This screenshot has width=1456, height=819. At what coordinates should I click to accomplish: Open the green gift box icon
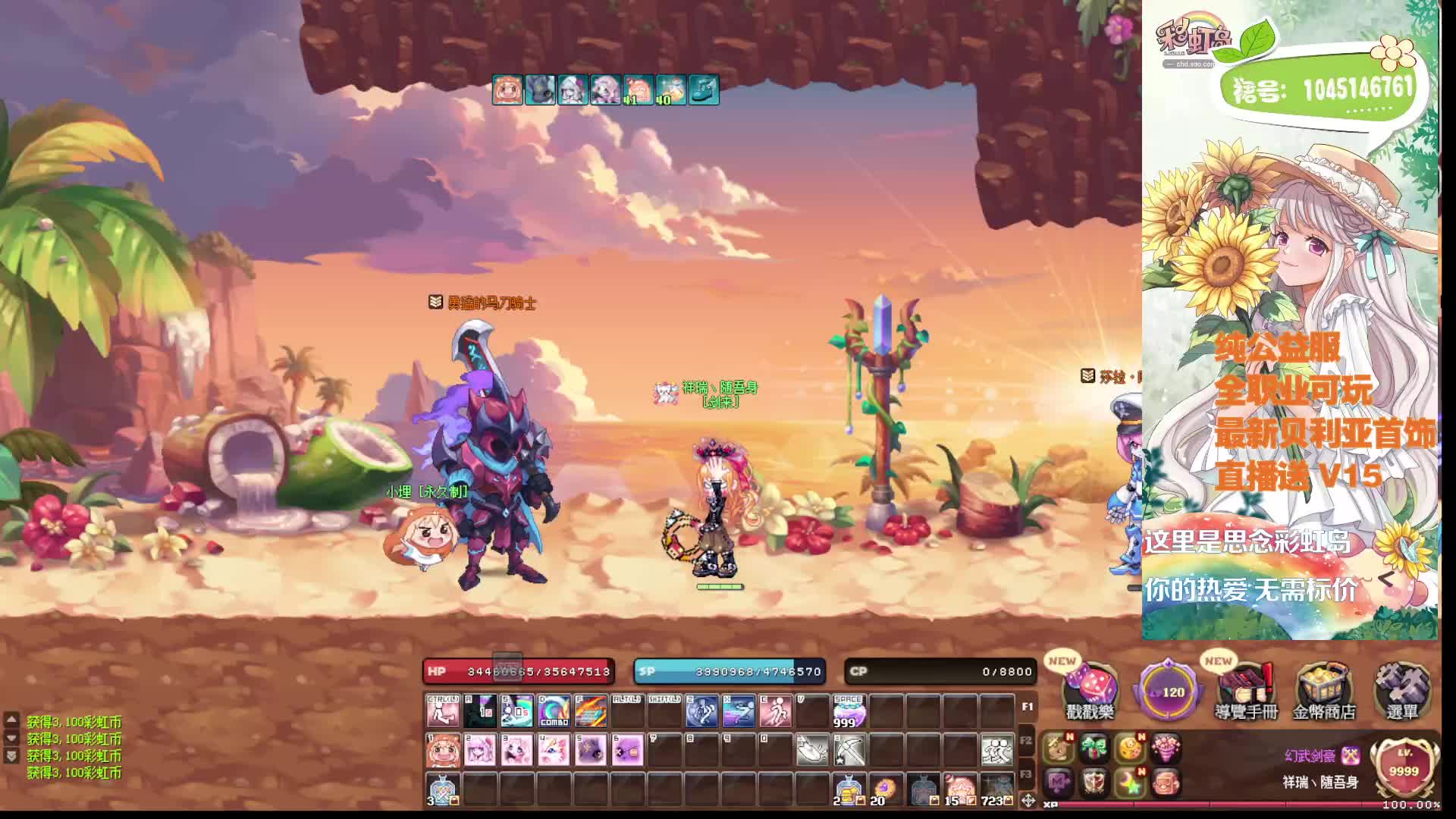pos(1094,748)
